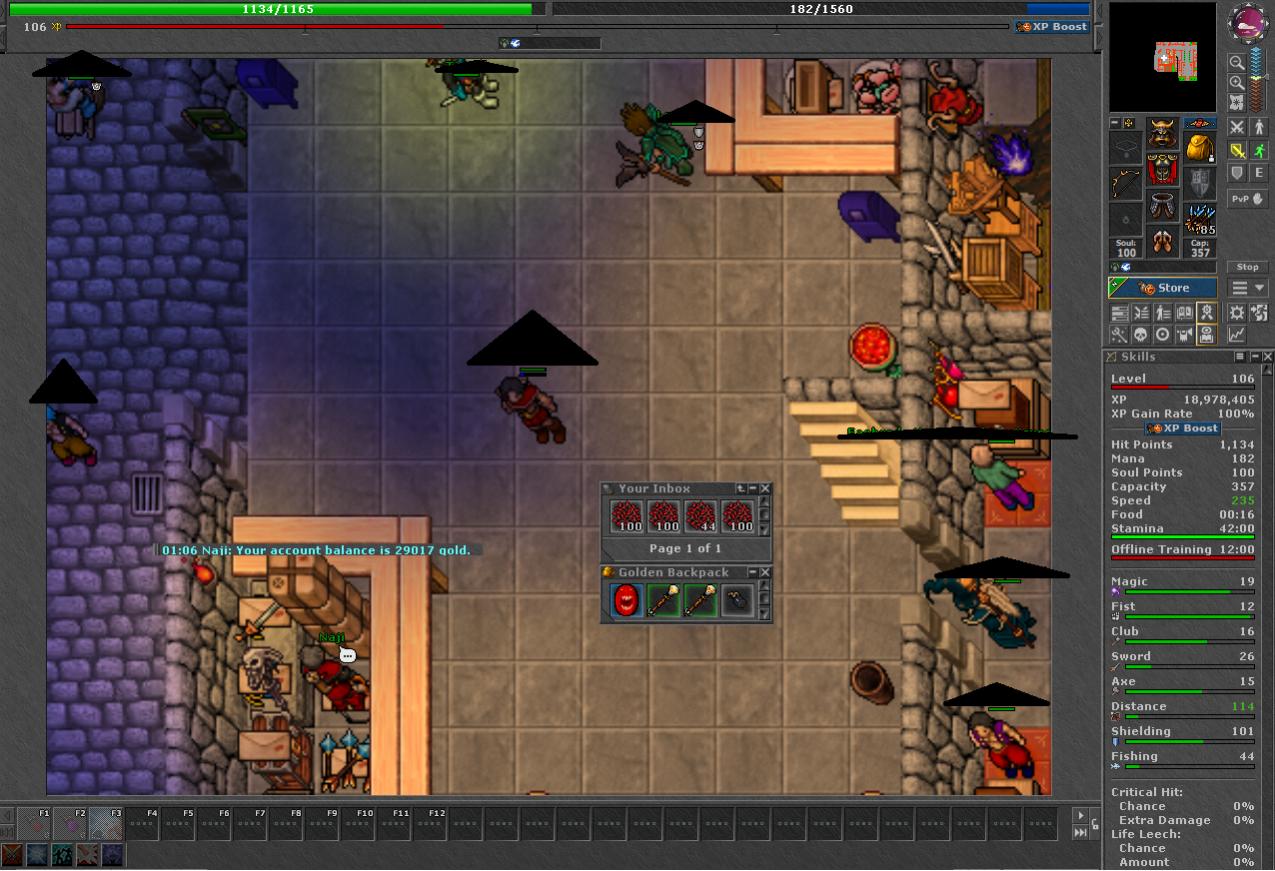Zoom out the minimap
Image resolution: width=1275 pixels, height=871 pixels.
1237,62
